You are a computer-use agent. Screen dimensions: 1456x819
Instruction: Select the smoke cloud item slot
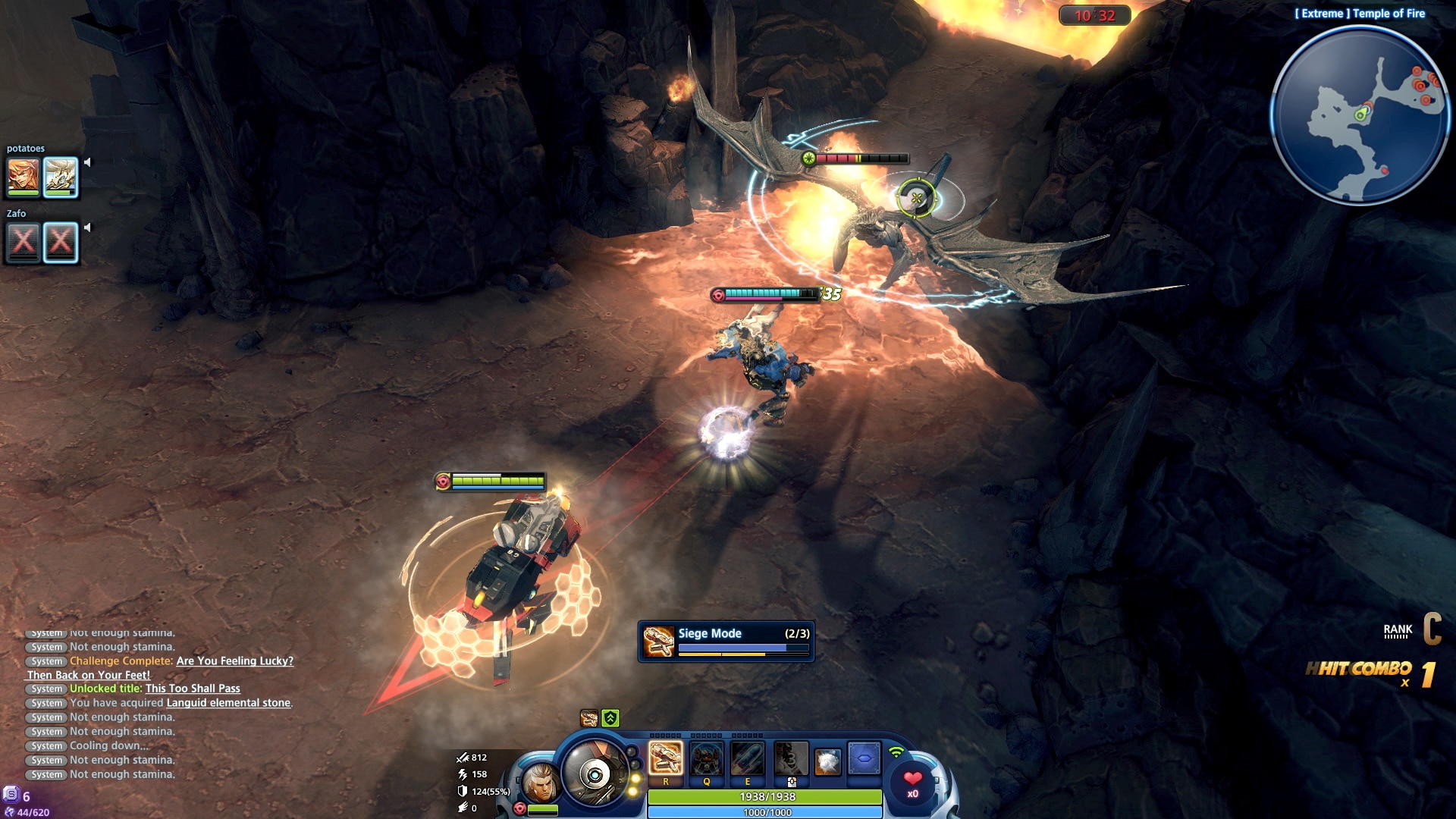coord(827,761)
